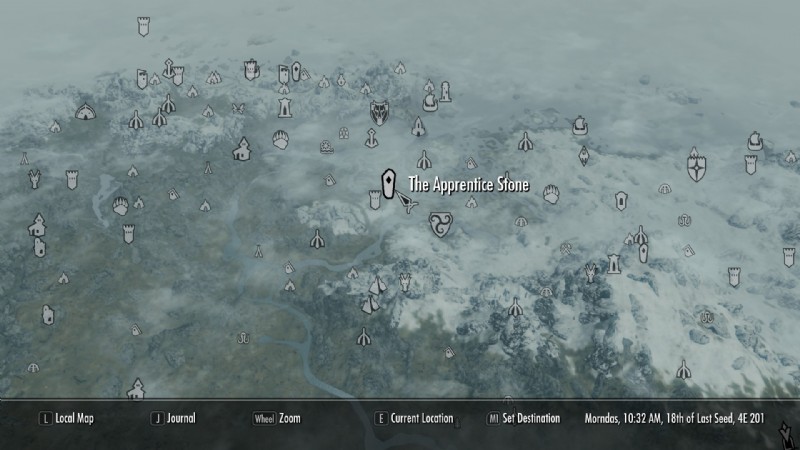This screenshot has height=450, width=800.
Task: Select The Apprentice Stone map marker
Action: (x=388, y=183)
